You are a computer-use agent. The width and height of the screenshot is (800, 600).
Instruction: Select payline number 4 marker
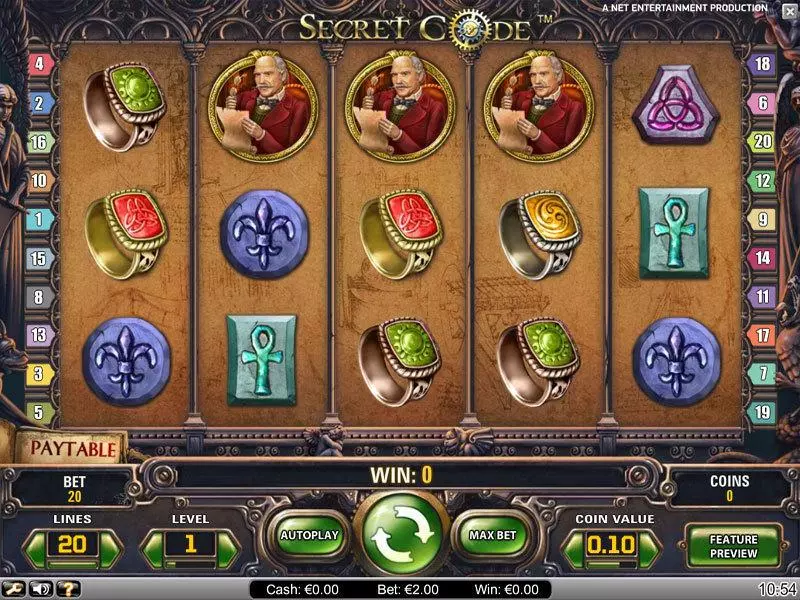coord(40,64)
